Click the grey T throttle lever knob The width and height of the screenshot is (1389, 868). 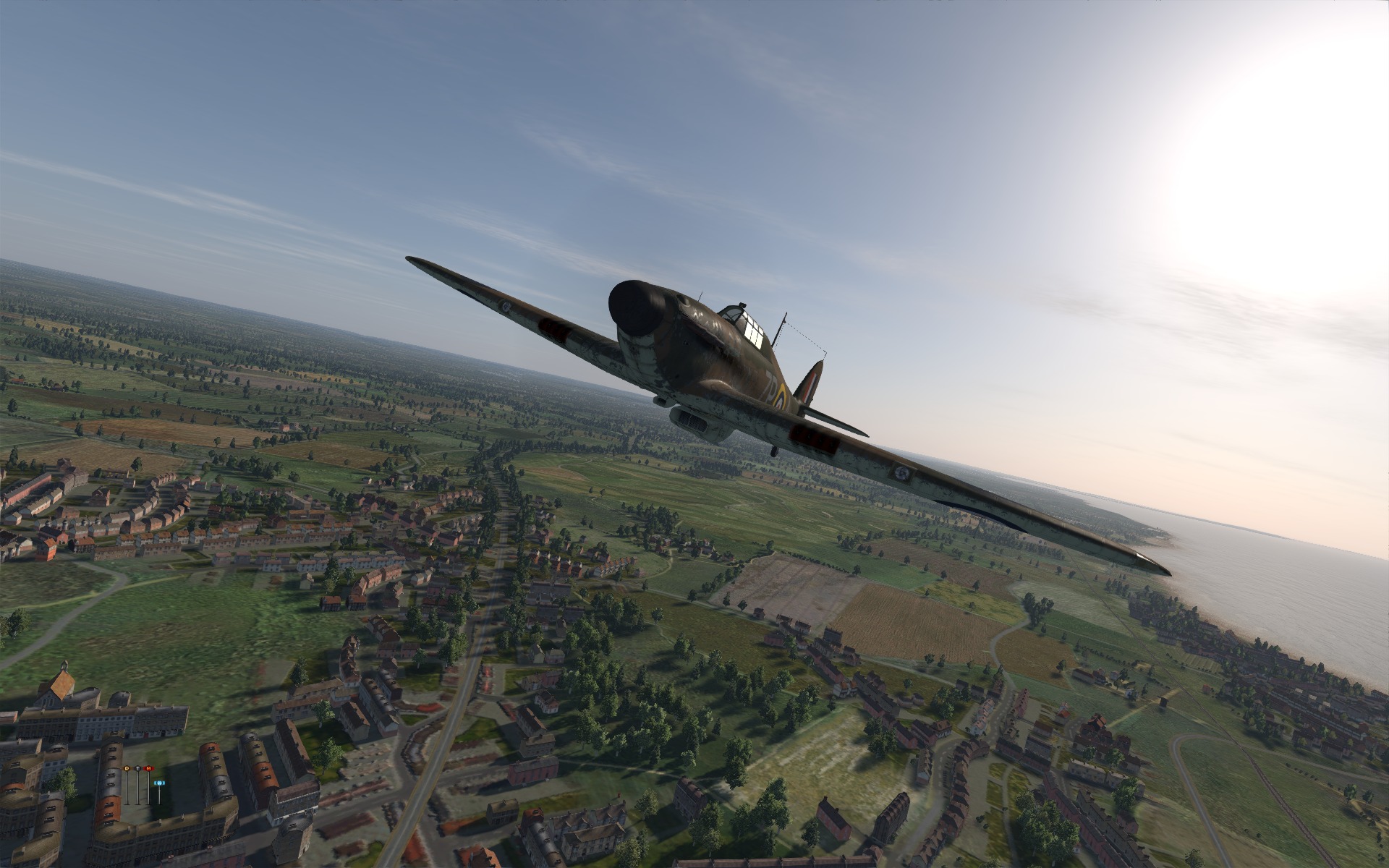point(138,767)
